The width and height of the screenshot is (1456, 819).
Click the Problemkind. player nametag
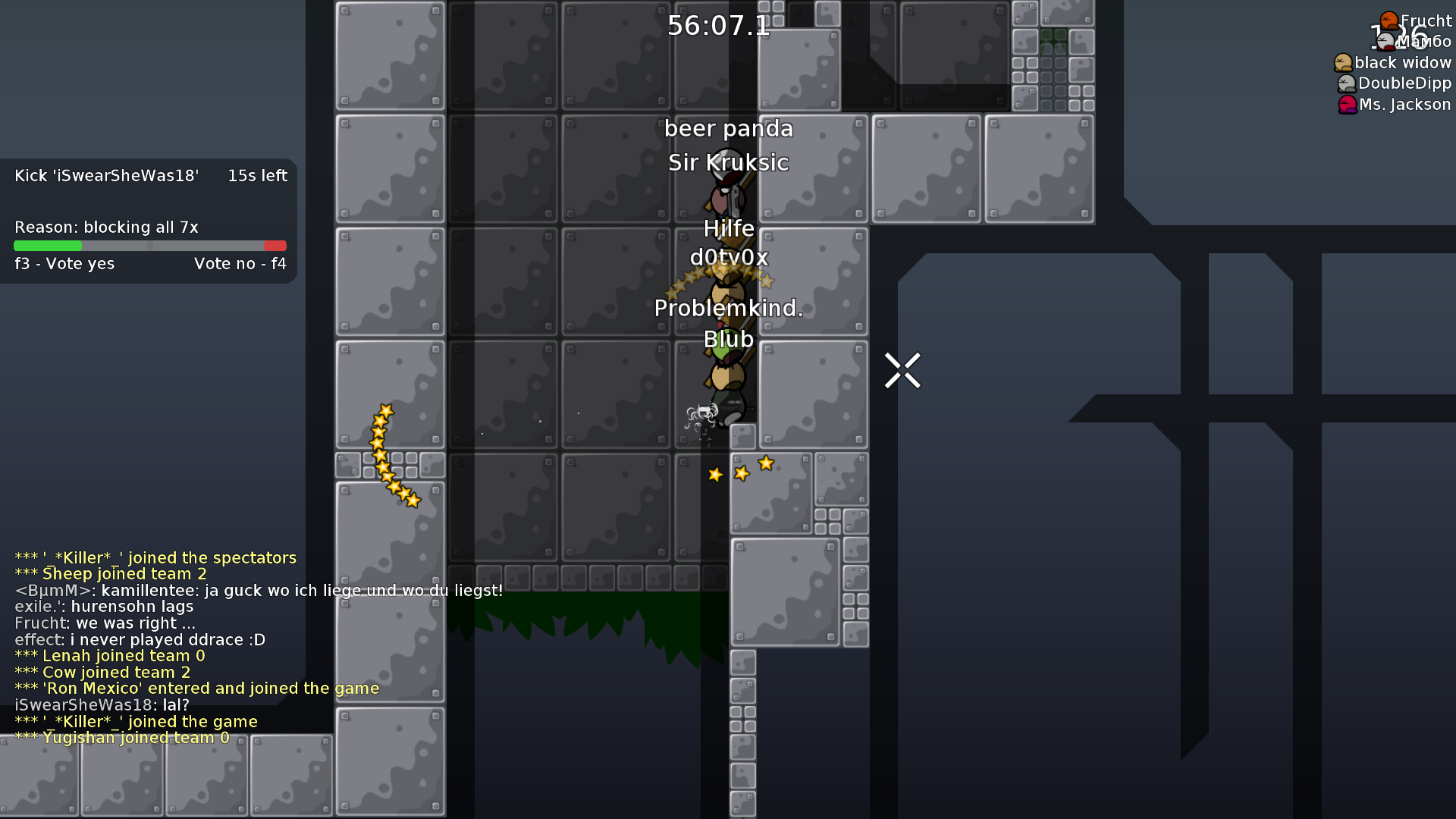pos(729,309)
